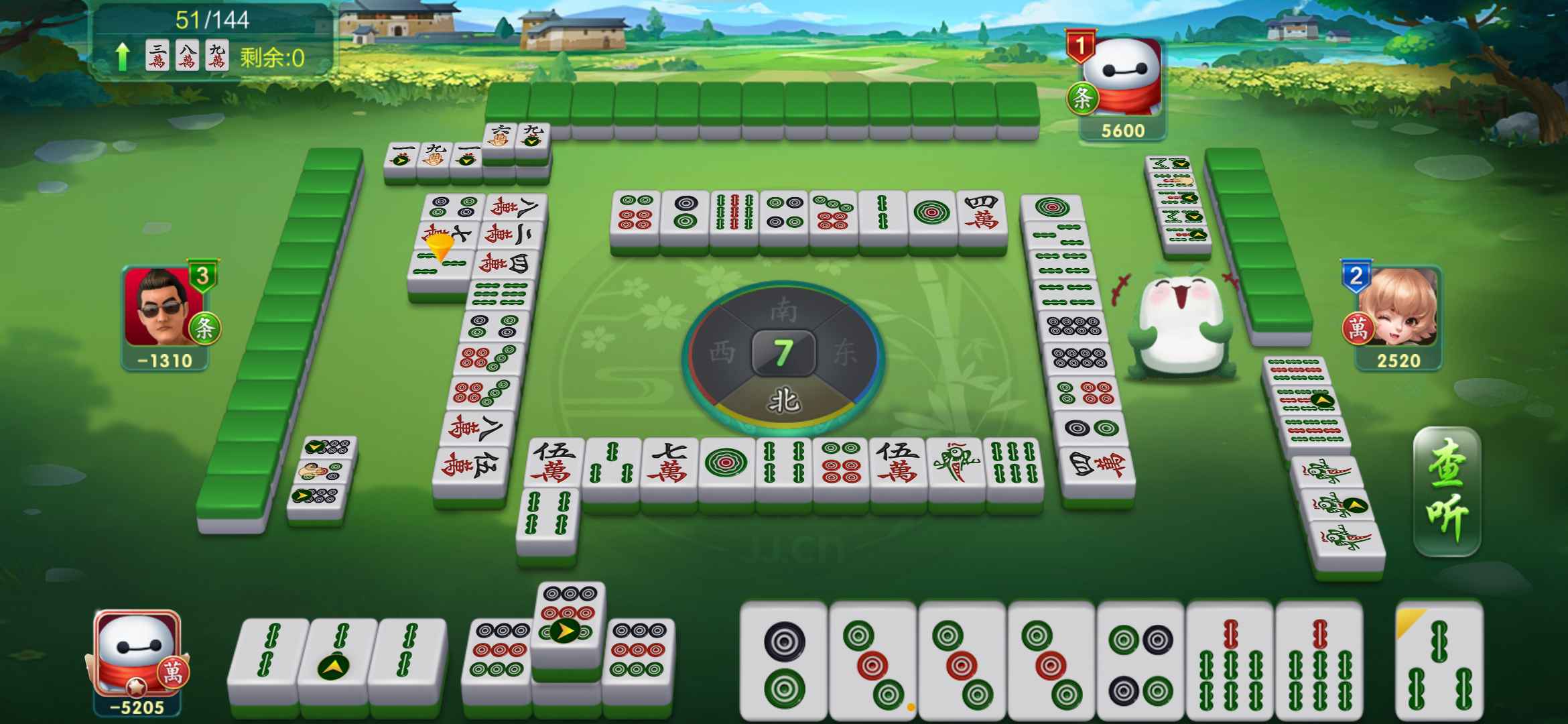
Task: Open player 1's avatar with 5600 points
Action: 1122,78
